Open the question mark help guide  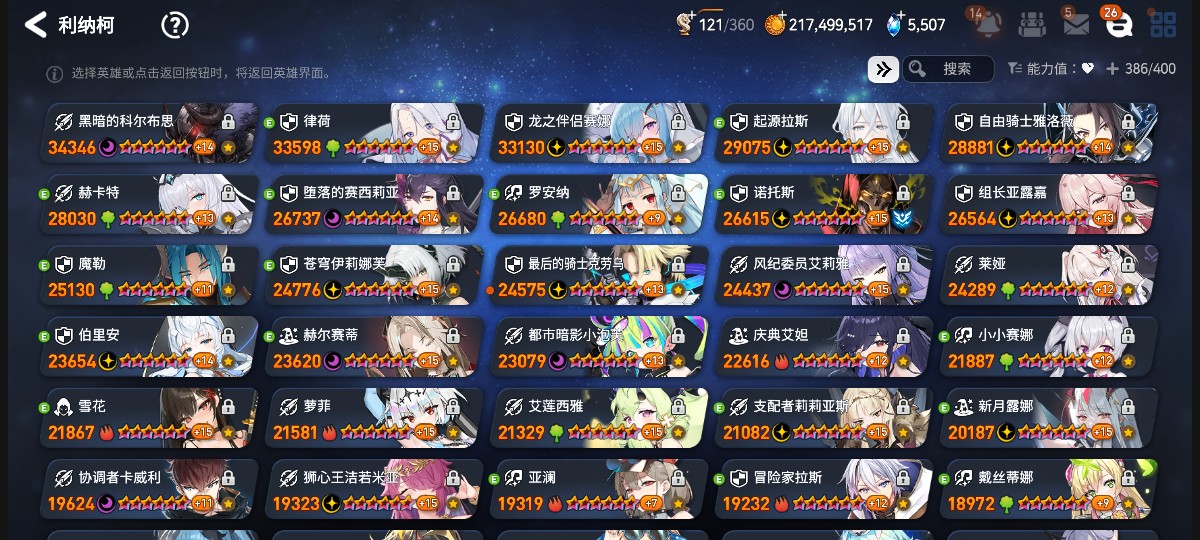click(175, 25)
